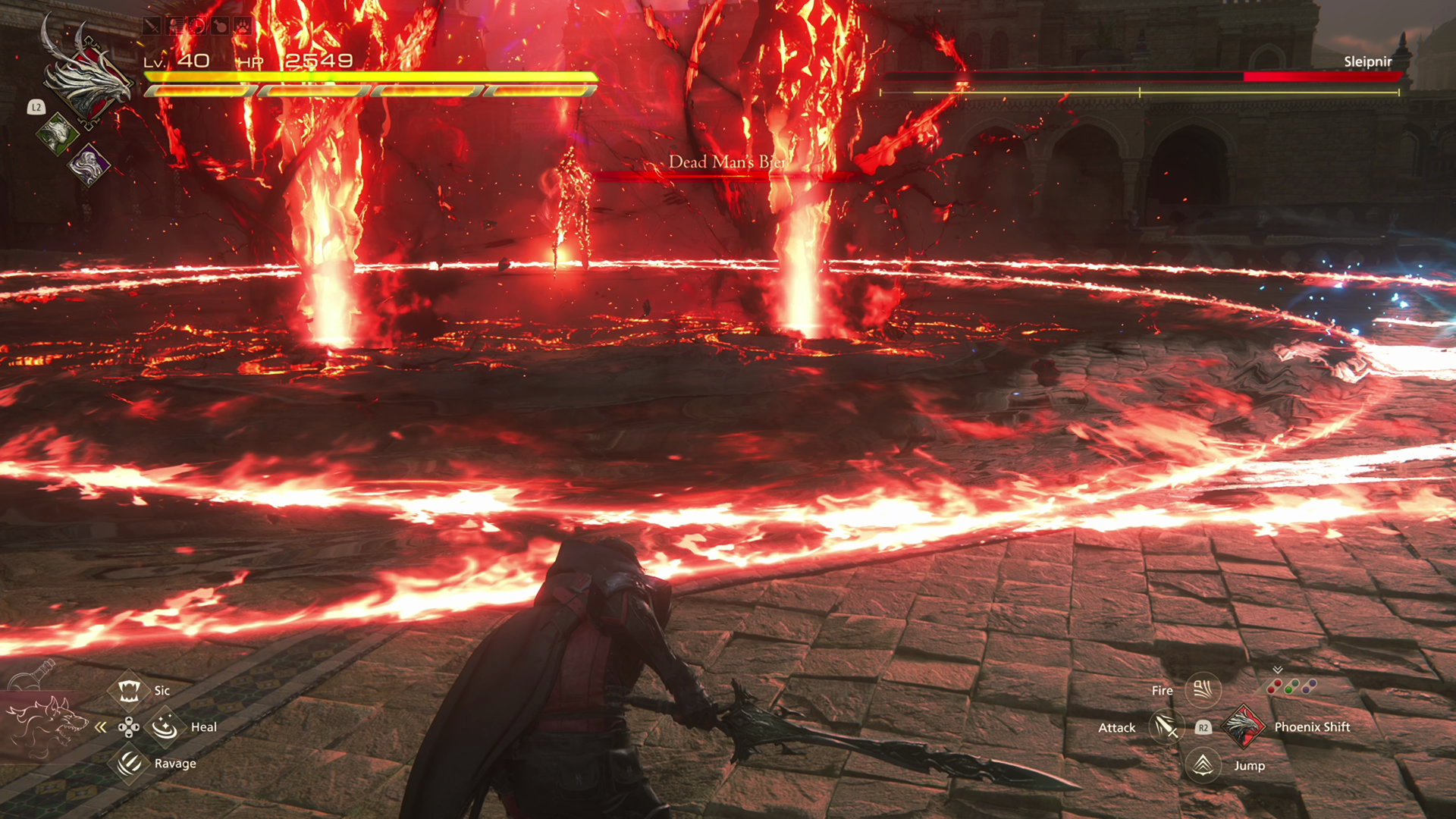Click the Fire magic ability icon
This screenshot has width=1456, height=819.
(1203, 690)
